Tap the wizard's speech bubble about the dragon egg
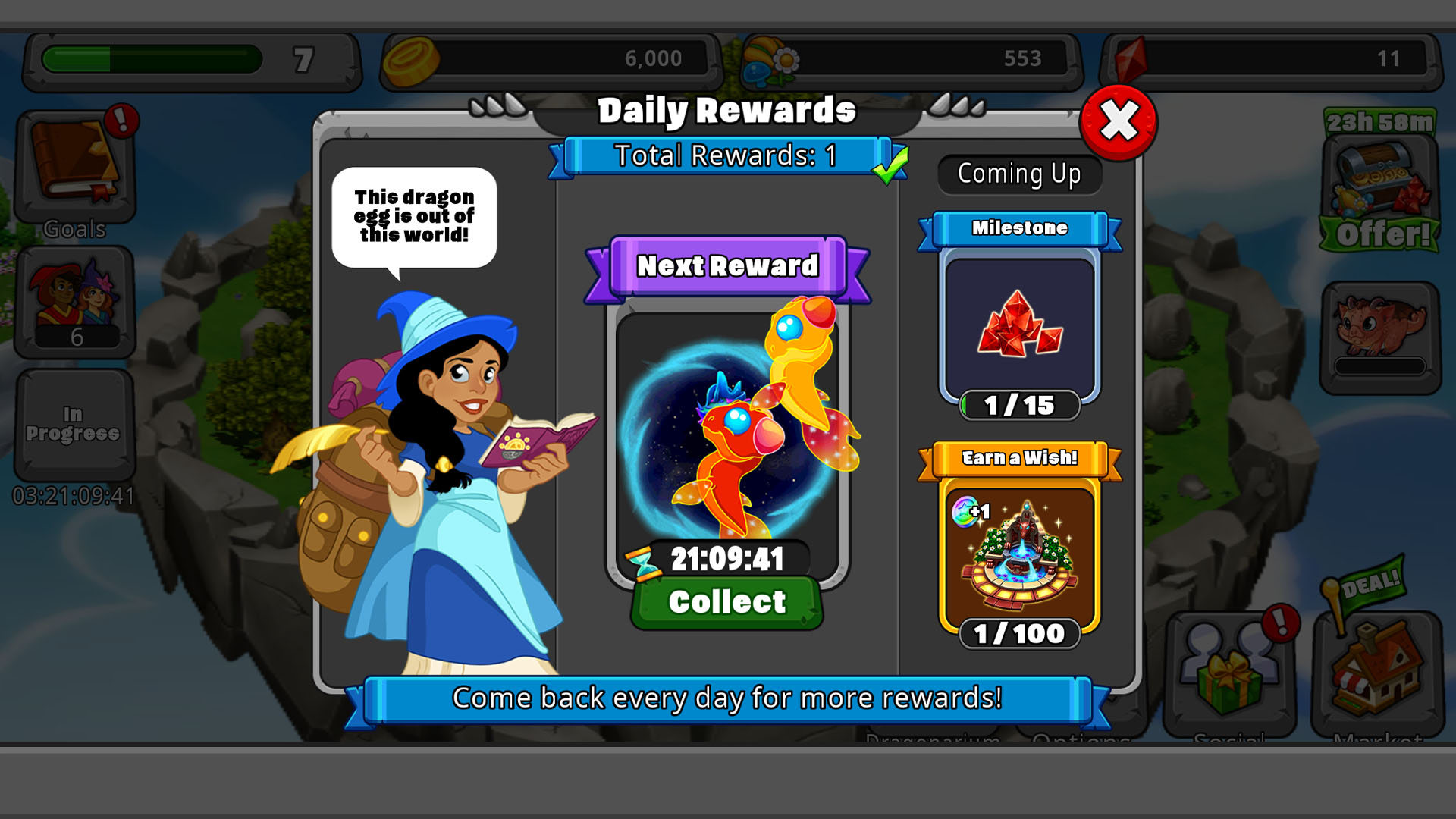Screen dimensions: 1456x819 (x=415, y=217)
